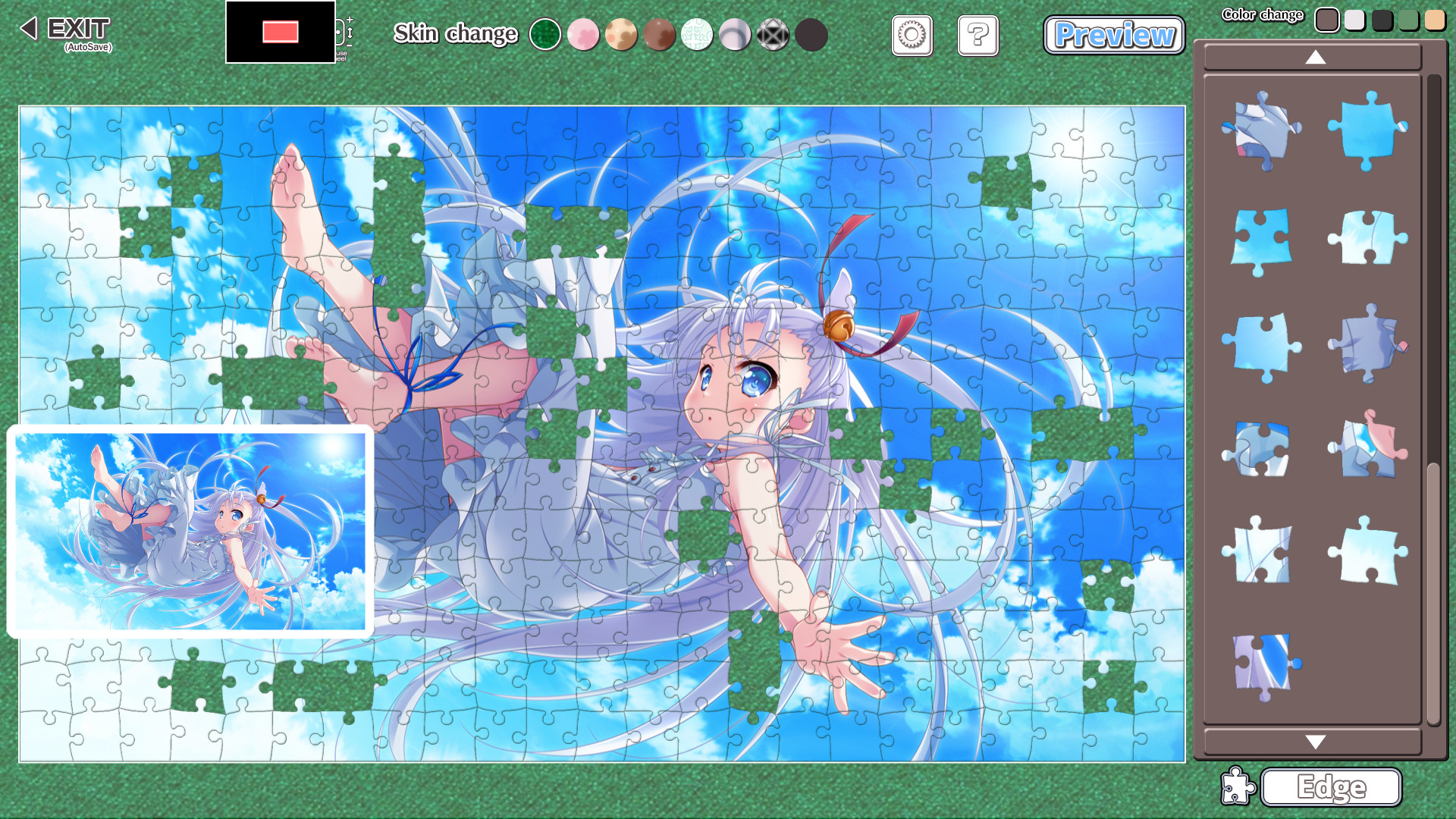Click the zoom minus icon near the minimap
Screen dimensions: 1456x819
click(349, 45)
